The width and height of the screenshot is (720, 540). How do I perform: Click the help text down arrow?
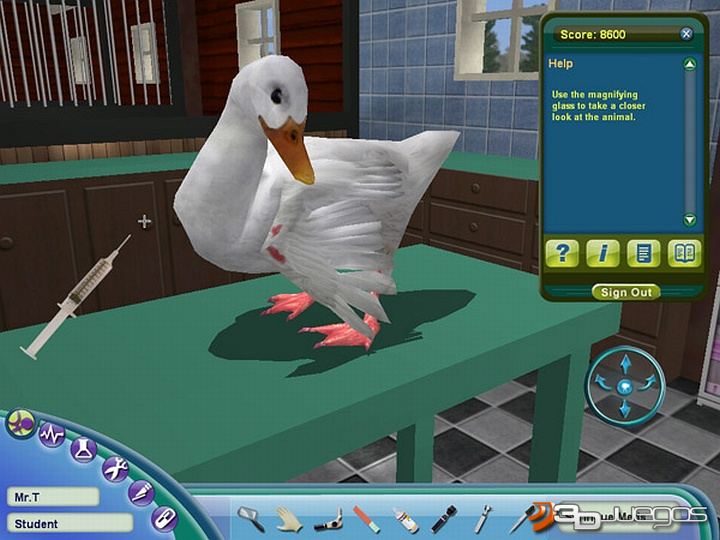tap(689, 220)
